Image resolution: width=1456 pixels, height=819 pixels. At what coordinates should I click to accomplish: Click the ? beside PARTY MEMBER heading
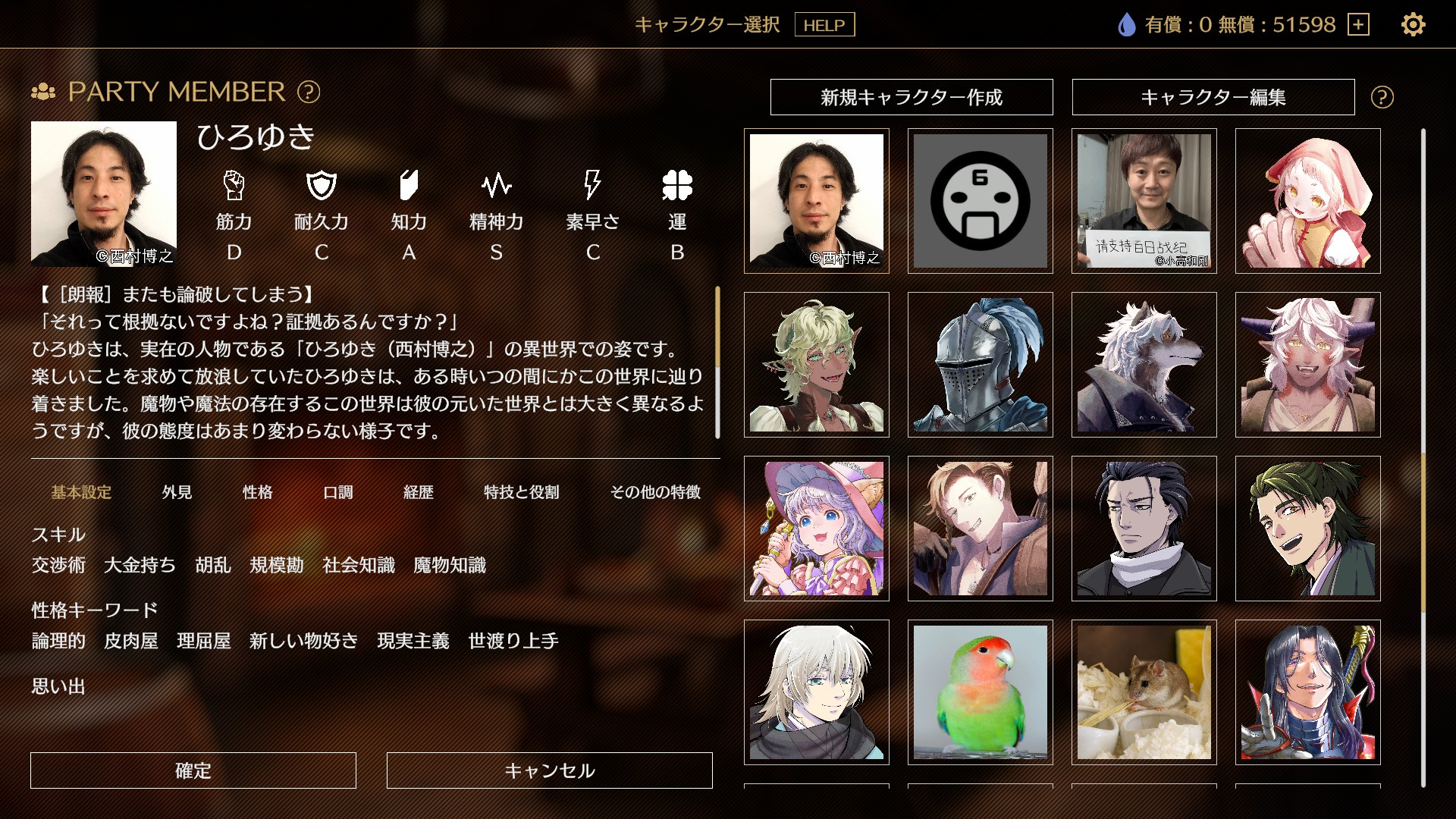pyautogui.click(x=306, y=92)
